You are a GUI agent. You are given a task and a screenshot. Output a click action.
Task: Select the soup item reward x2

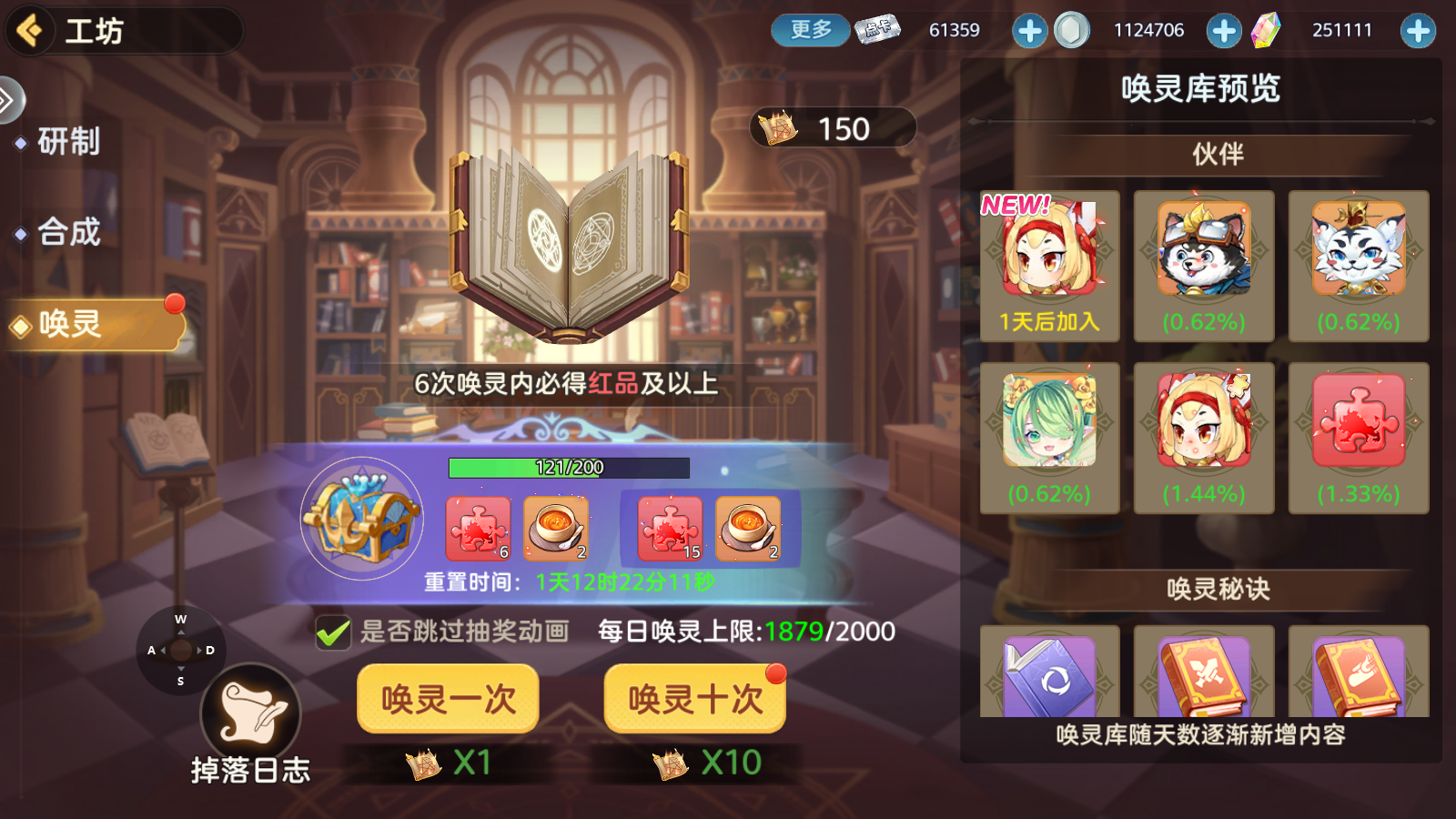click(x=559, y=528)
